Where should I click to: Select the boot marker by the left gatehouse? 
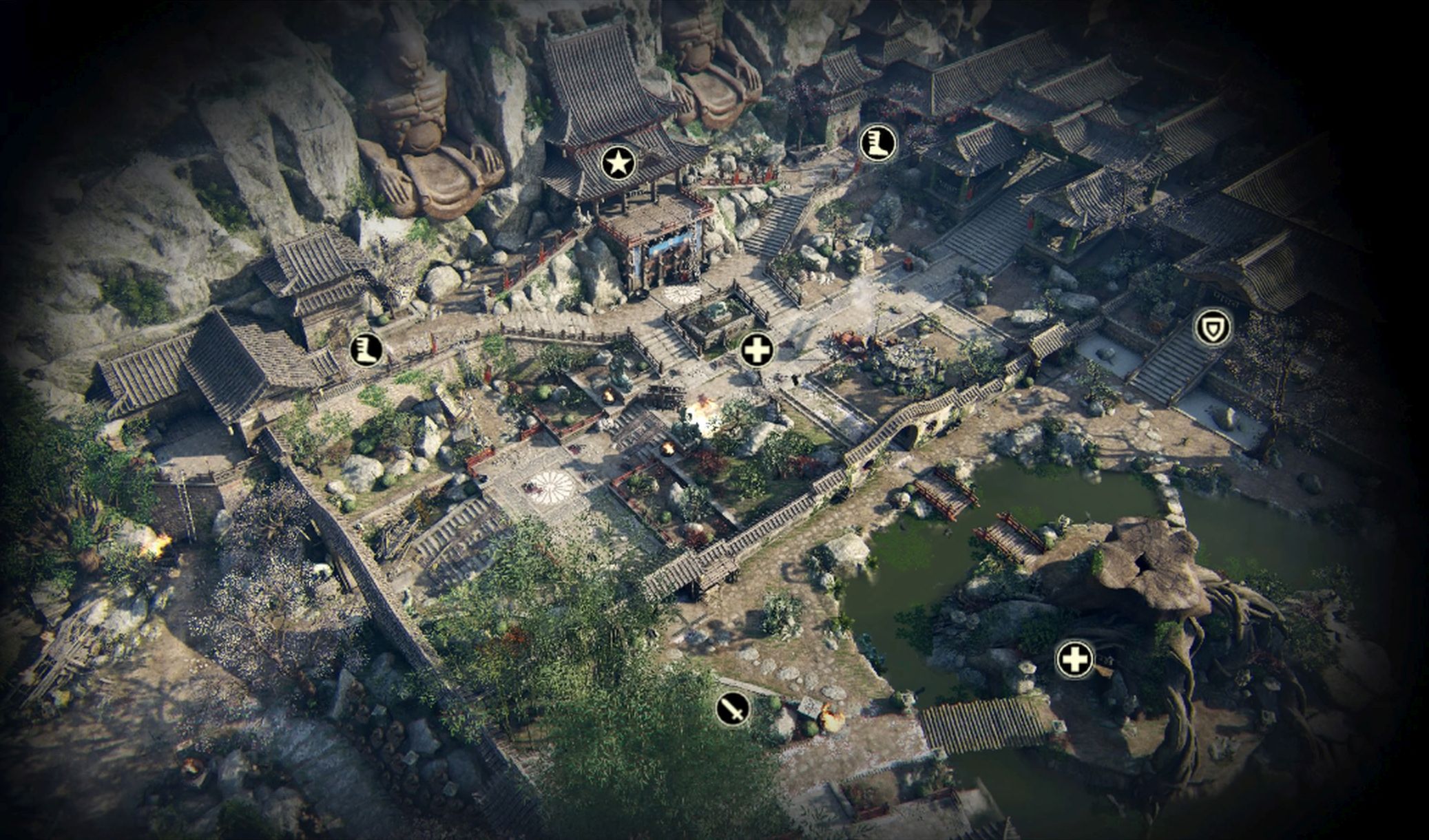(366, 349)
